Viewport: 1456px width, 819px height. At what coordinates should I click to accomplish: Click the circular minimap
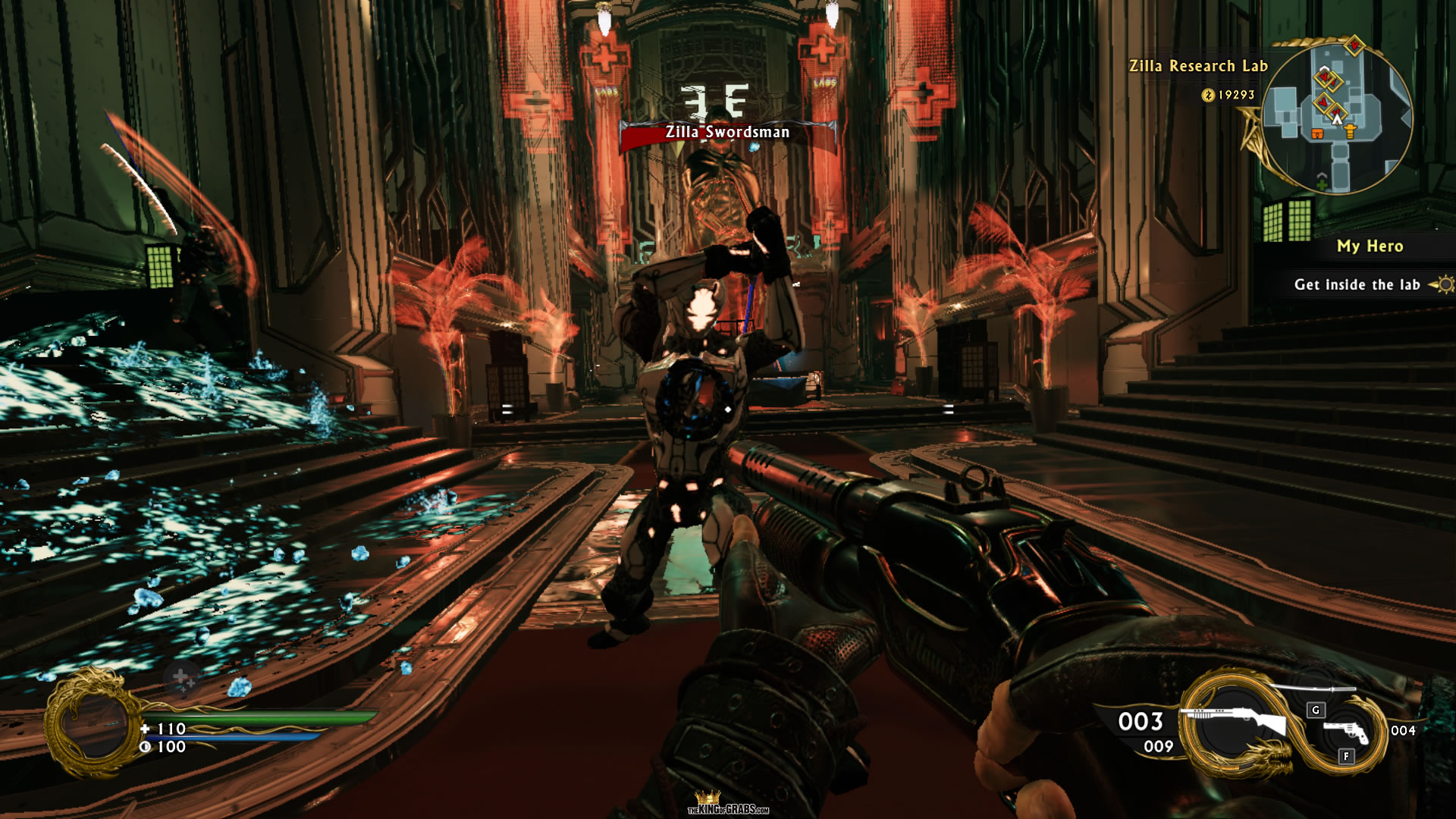pos(1338,117)
